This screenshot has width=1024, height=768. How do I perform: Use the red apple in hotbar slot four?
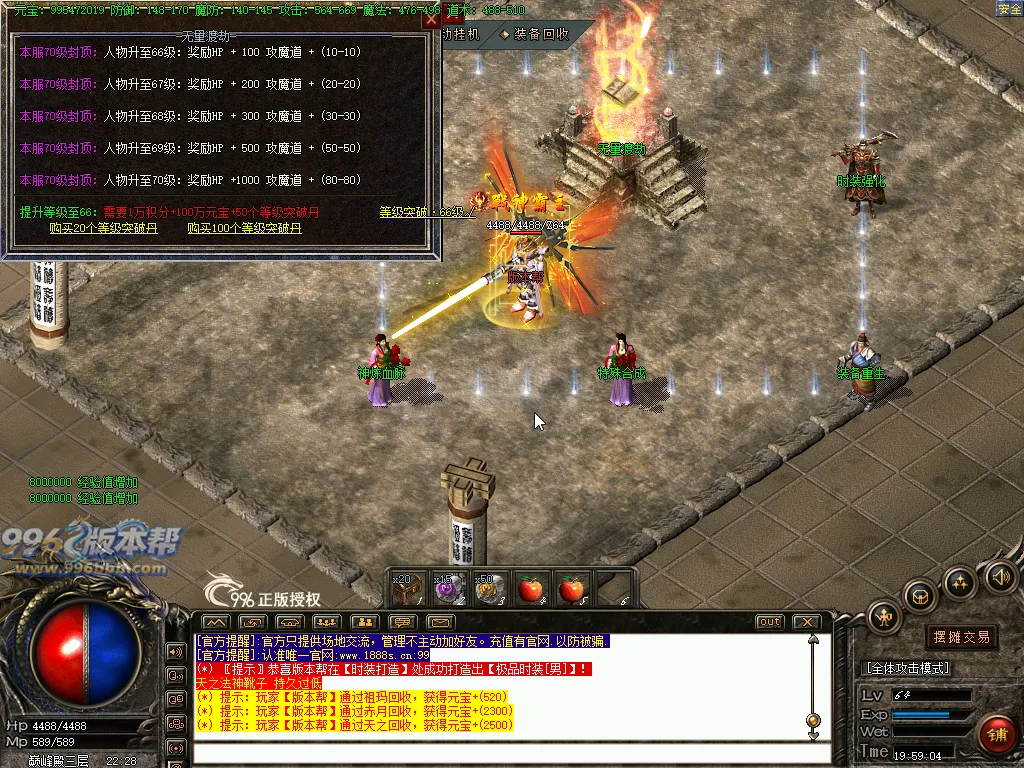(531, 589)
